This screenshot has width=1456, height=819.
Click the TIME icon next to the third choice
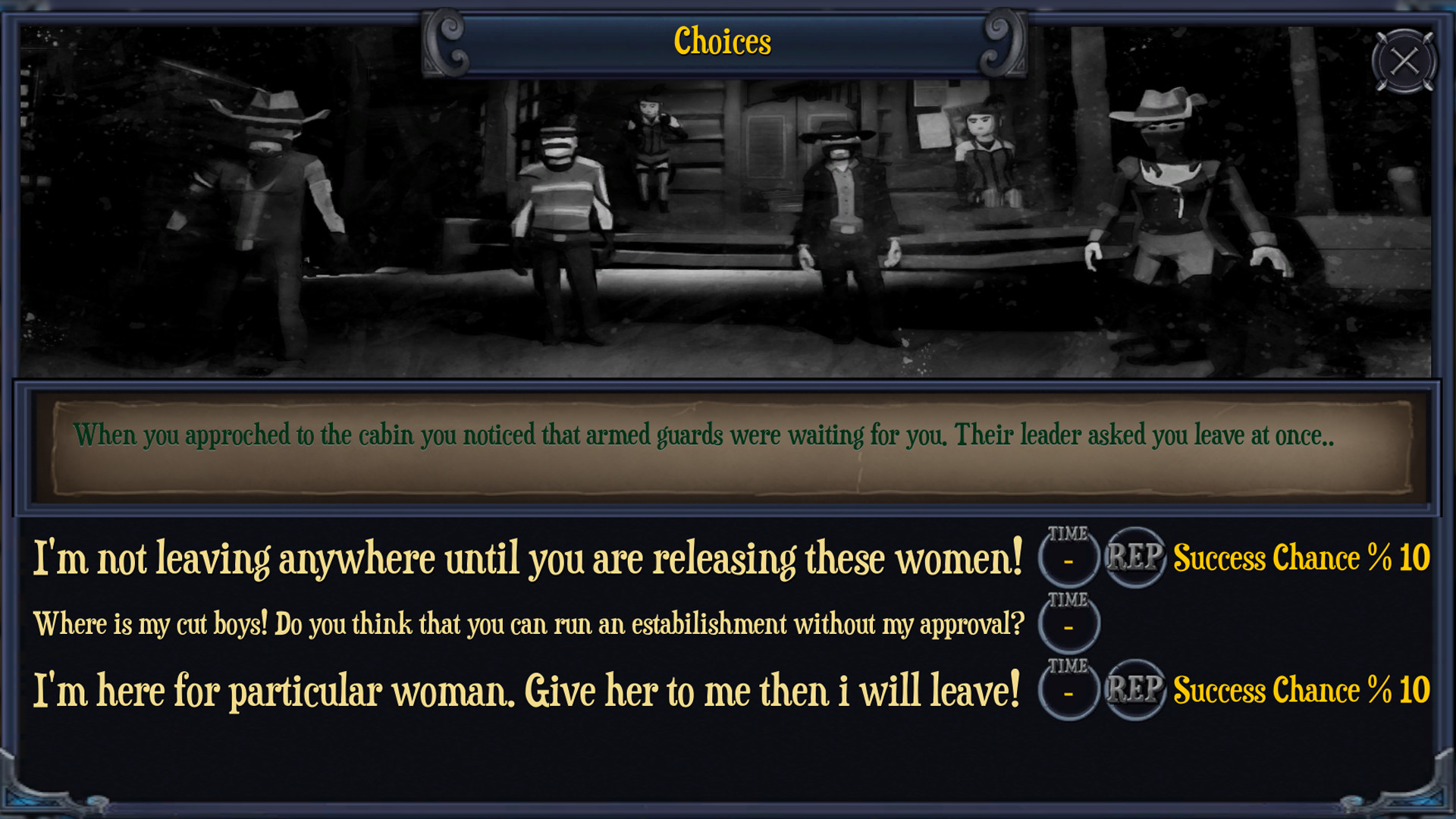[1068, 690]
